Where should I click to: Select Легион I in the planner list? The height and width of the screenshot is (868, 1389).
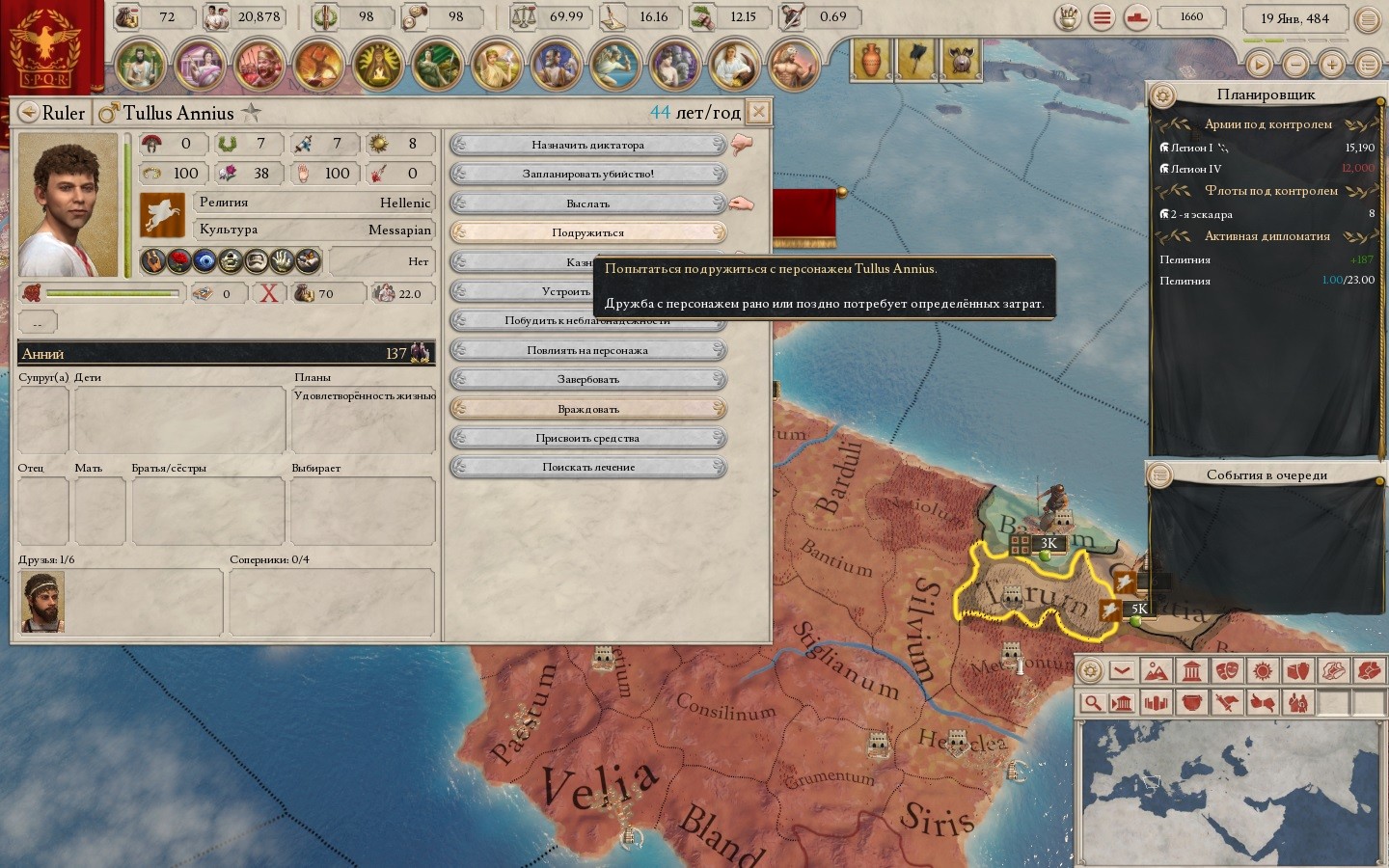tap(1192, 148)
